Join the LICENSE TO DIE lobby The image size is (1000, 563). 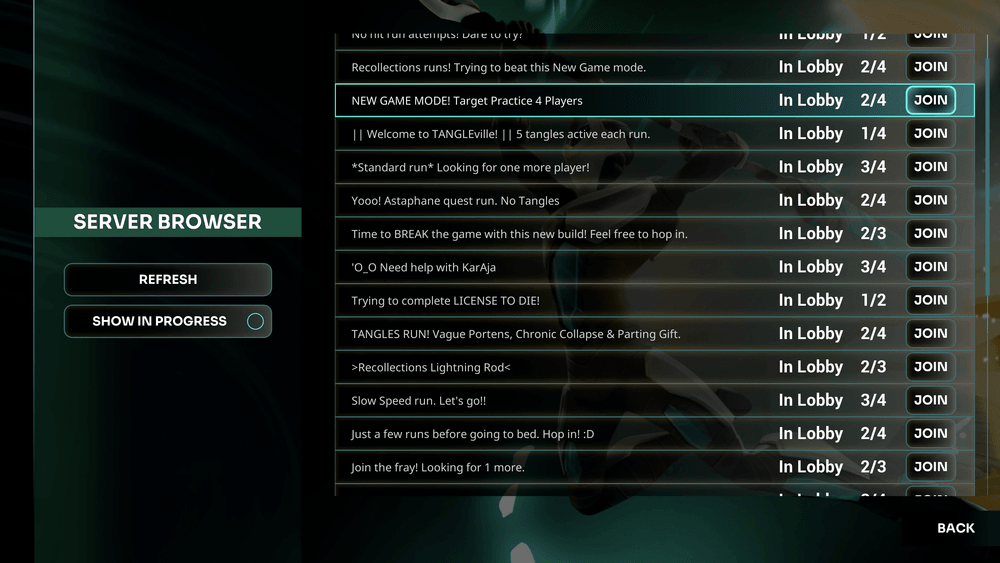click(x=930, y=300)
